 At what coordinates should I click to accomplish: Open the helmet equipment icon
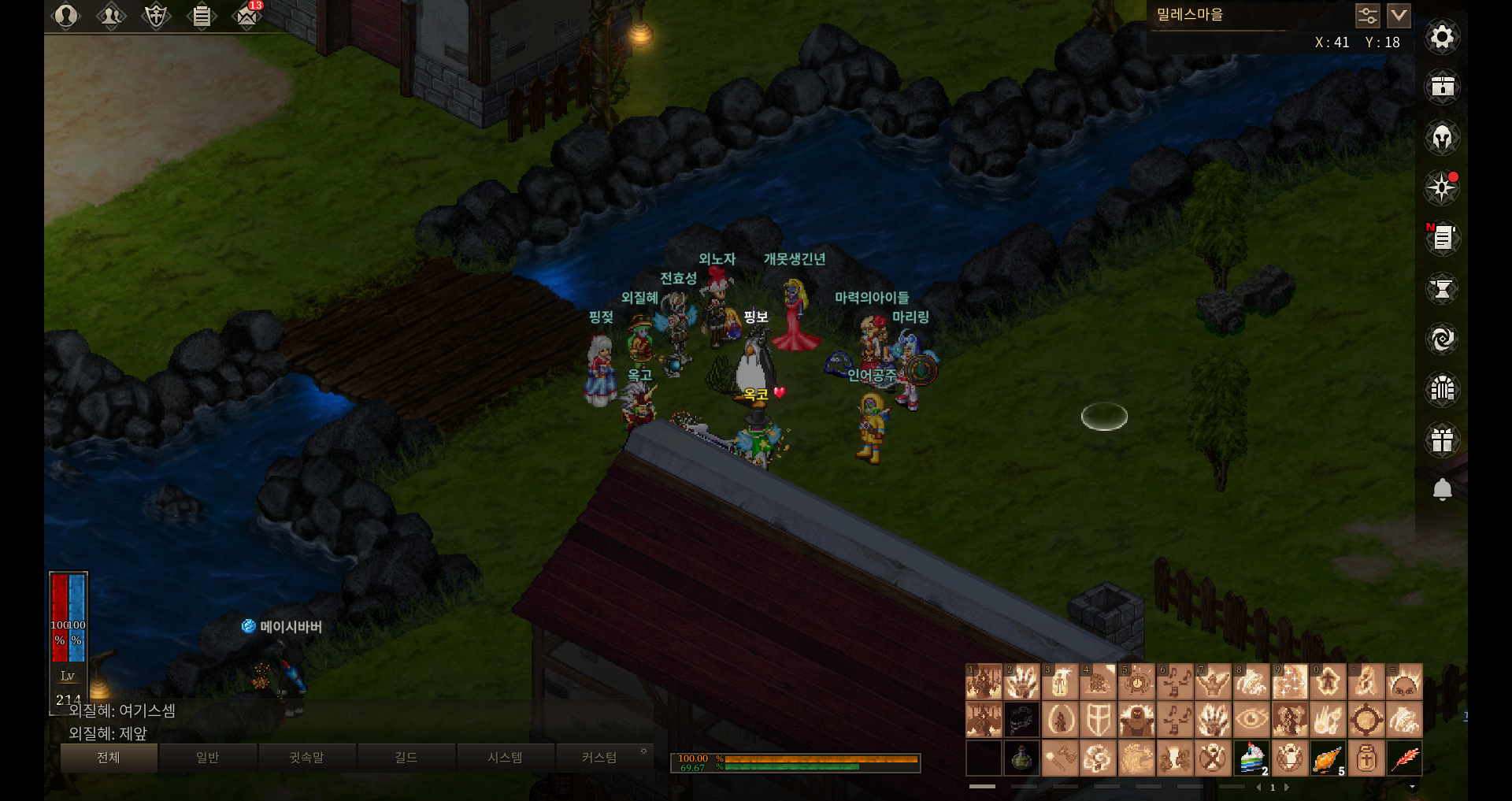coord(1442,138)
